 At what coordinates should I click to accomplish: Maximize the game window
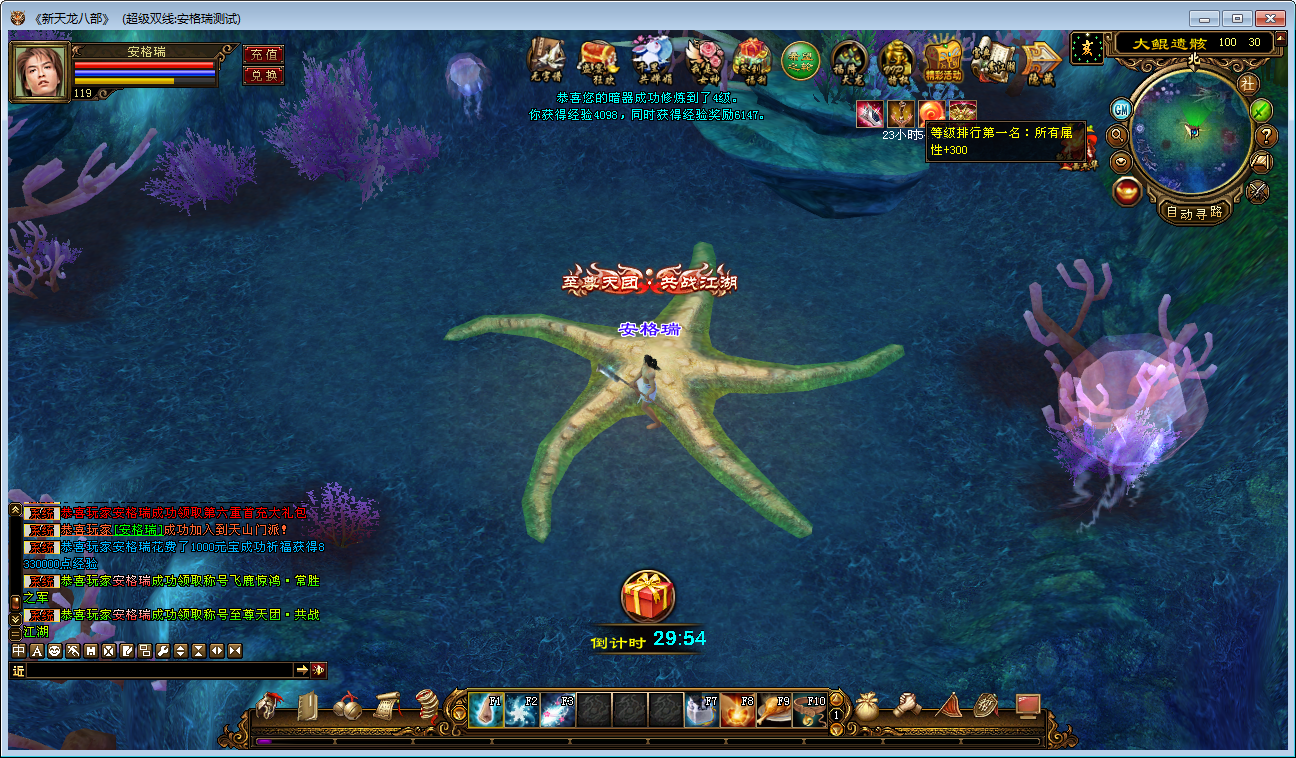[1238, 18]
